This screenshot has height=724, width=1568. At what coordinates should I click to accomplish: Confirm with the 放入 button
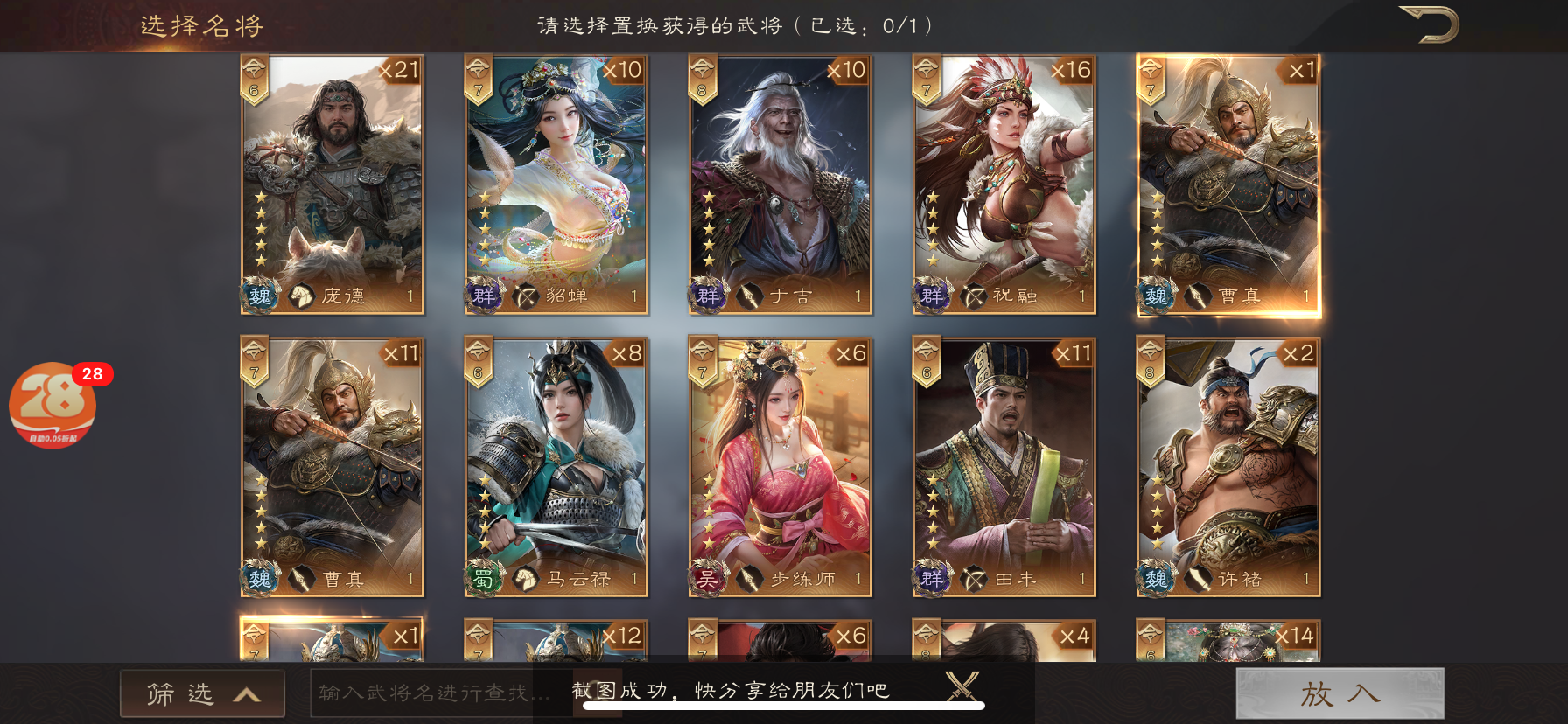[x=1340, y=693]
